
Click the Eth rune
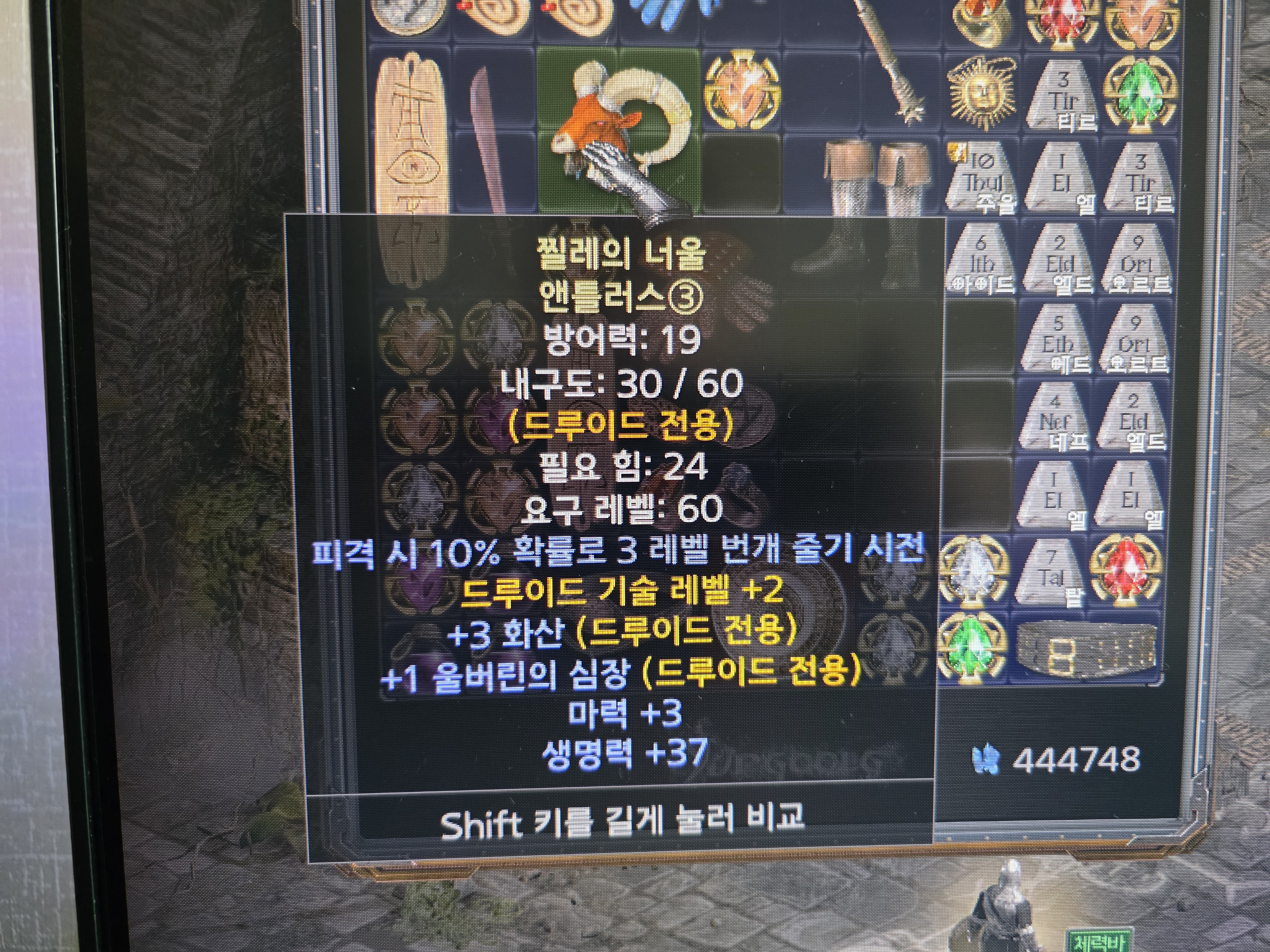tap(1058, 341)
